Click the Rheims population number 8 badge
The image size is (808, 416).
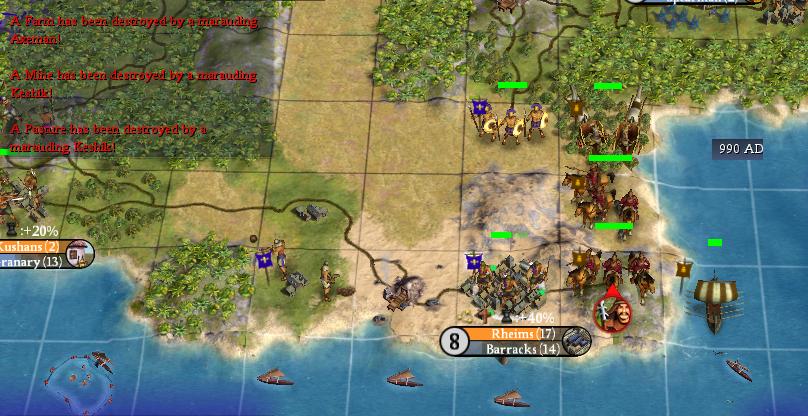coord(455,342)
